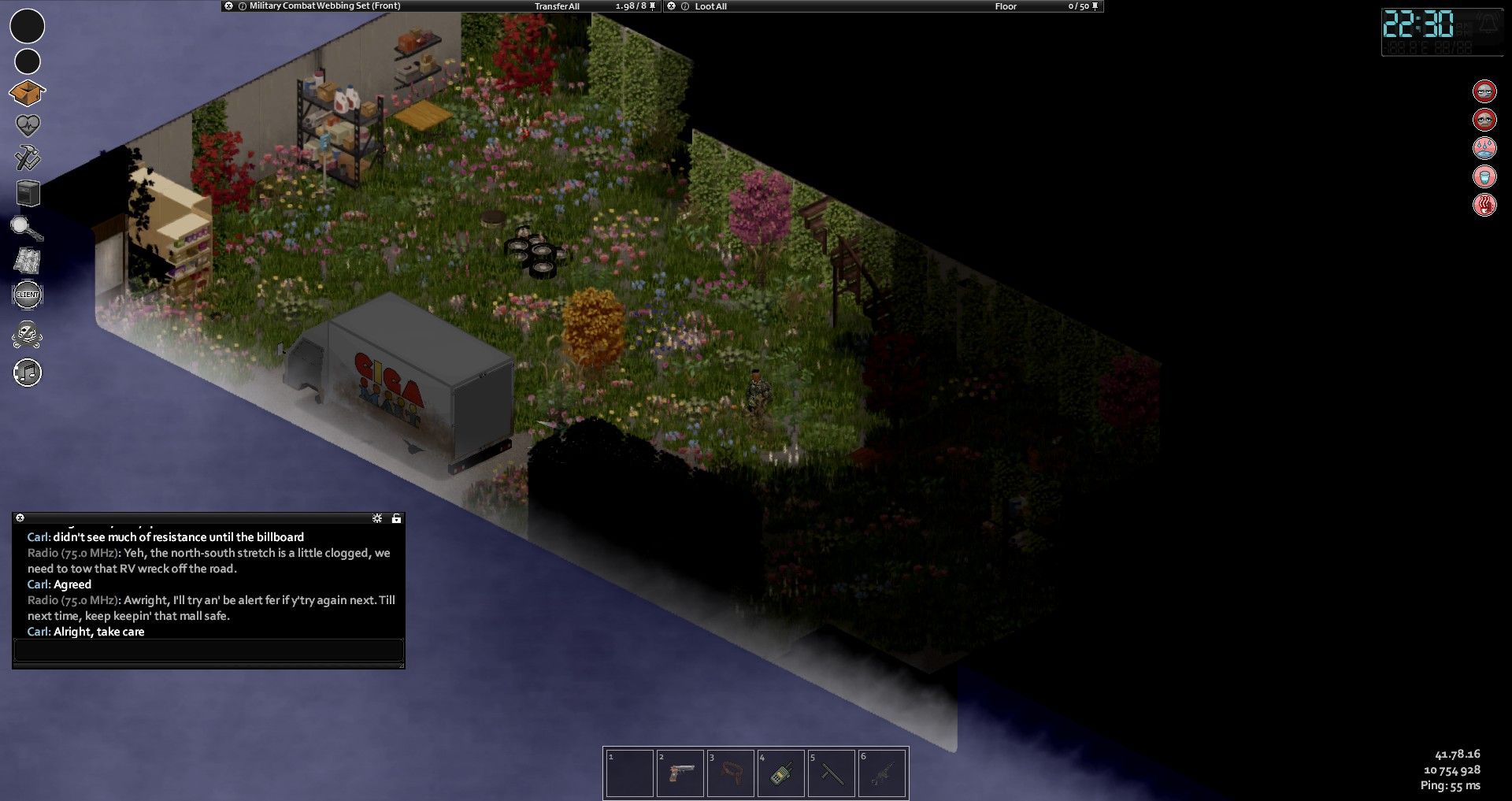Select the pistol in hotbar slot 2
The width and height of the screenshot is (1512, 801).
click(x=680, y=773)
